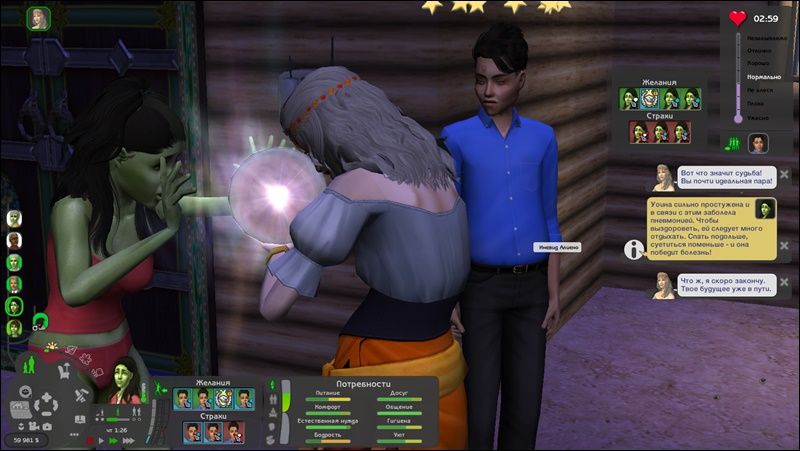Viewport: 800px width, 451px height.
Task: Select the first fear in Страхи panel
Action: 191,431
